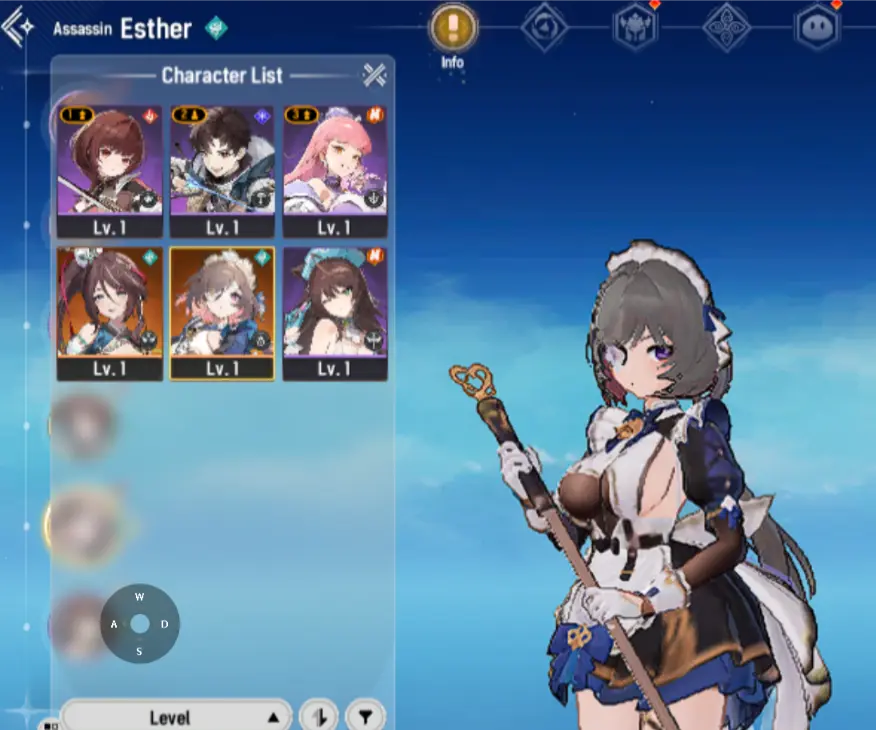Viewport: 876px width, 730px height.
Task: Open the armored helmet hexagon tab
Action: 635,27
